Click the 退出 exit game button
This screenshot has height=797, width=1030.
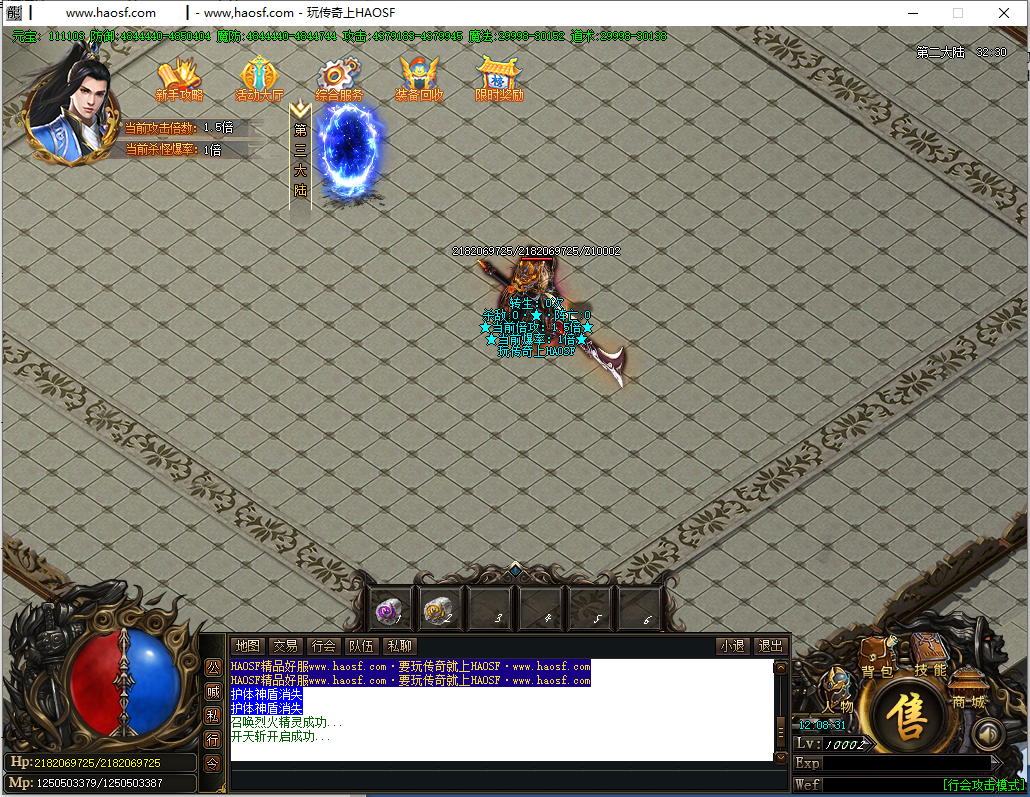click(x=769, y=646)
